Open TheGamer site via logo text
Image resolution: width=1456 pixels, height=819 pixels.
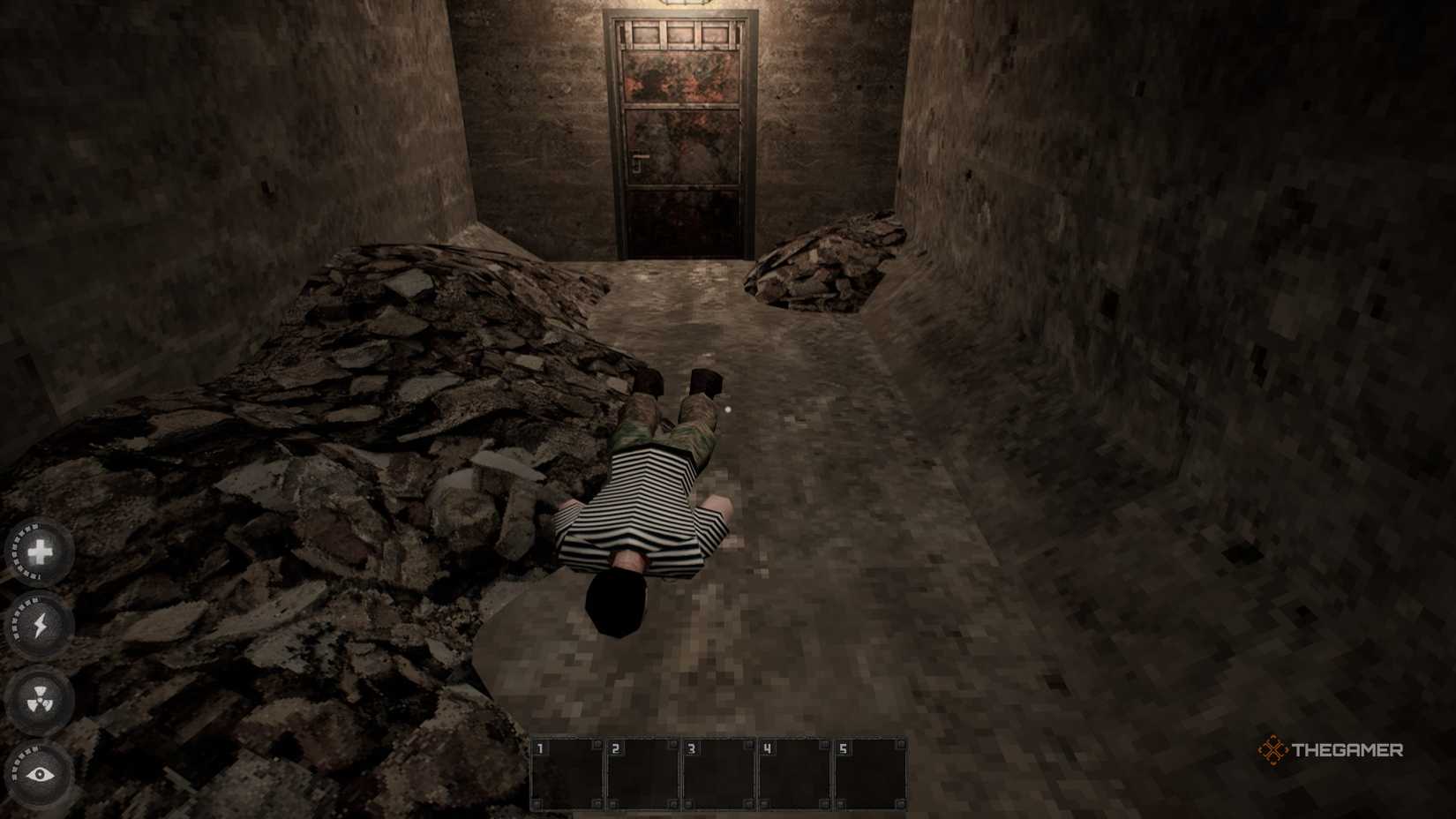[x=1346, y=751]
